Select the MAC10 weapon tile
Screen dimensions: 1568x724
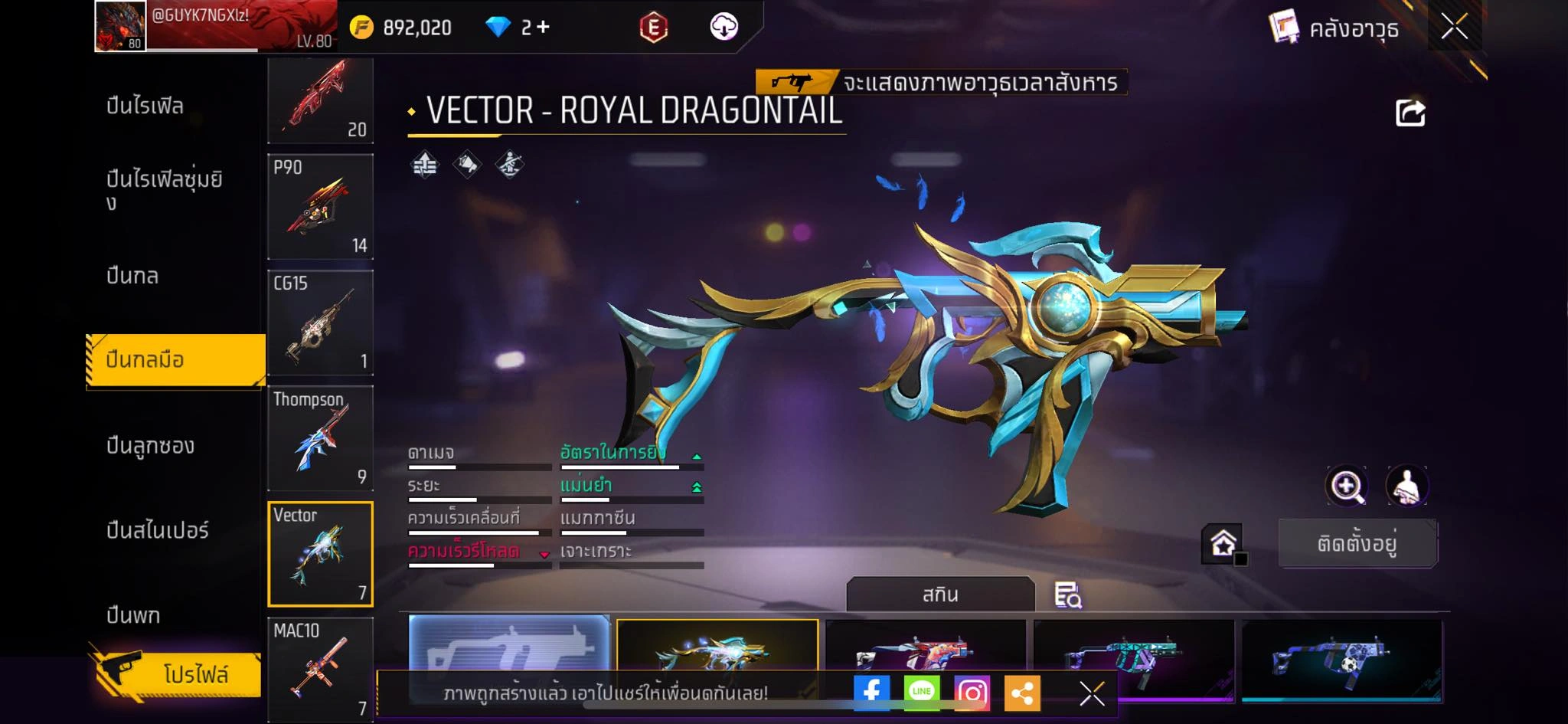[320, 669]
